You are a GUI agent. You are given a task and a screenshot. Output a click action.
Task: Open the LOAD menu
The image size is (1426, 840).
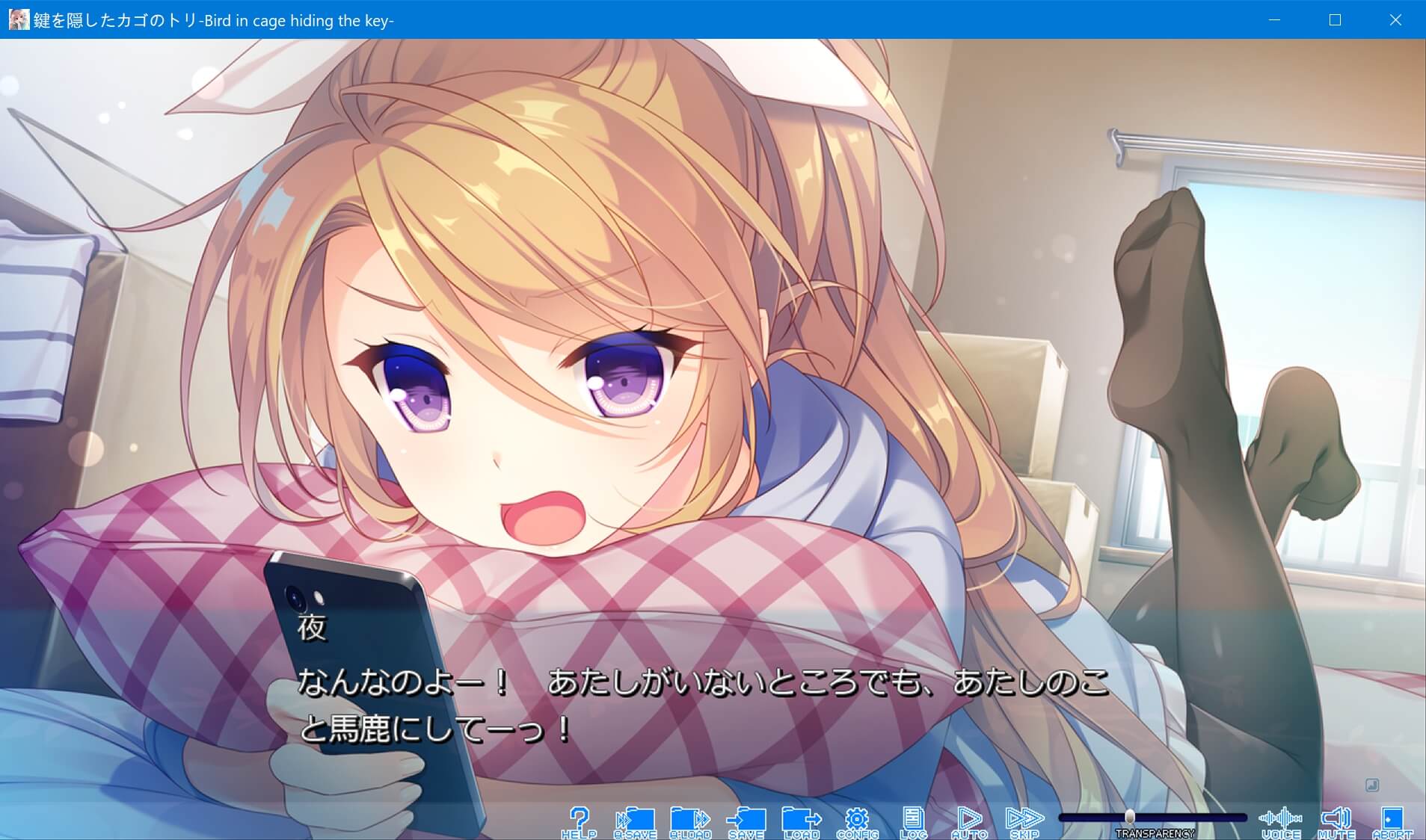click(x=802, y=818)
